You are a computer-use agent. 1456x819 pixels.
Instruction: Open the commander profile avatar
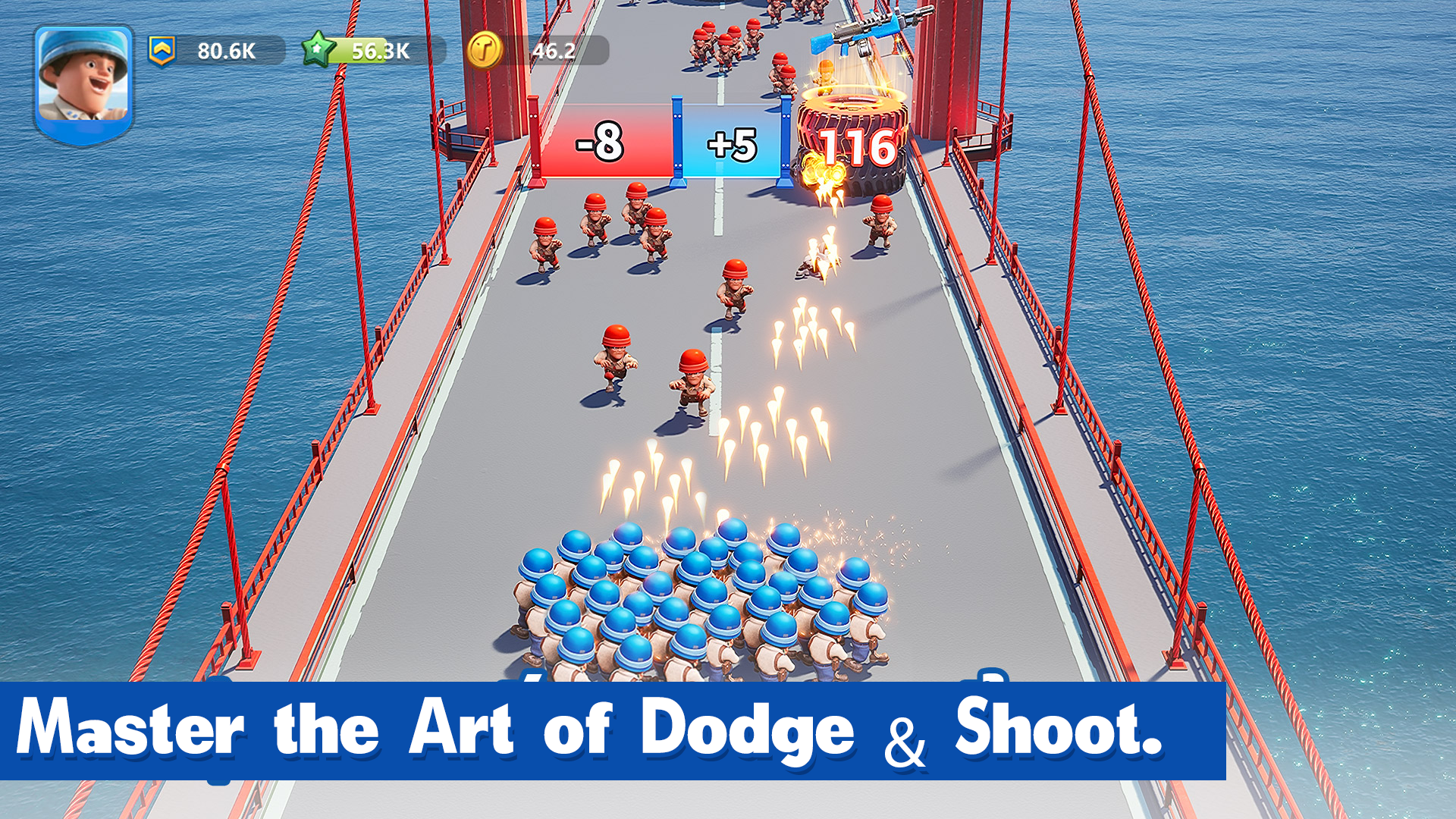pyautogui.click(x=83, y=76)
